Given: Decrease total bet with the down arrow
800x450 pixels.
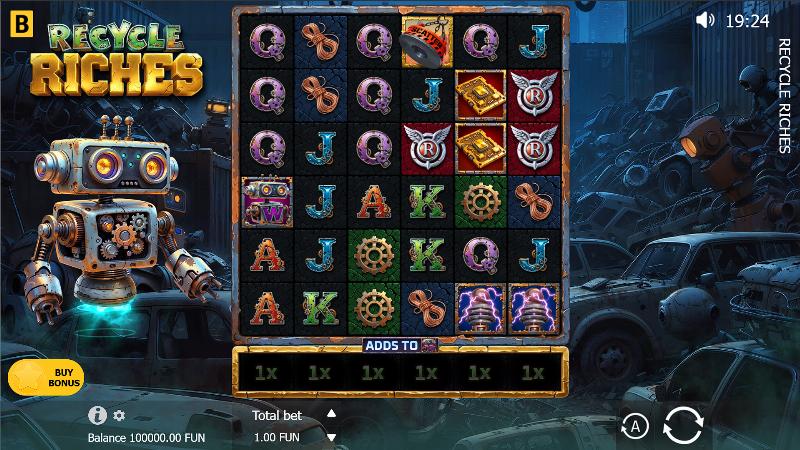Looking at the screenshot, I should pyautogui.click(x=332, y=436).
